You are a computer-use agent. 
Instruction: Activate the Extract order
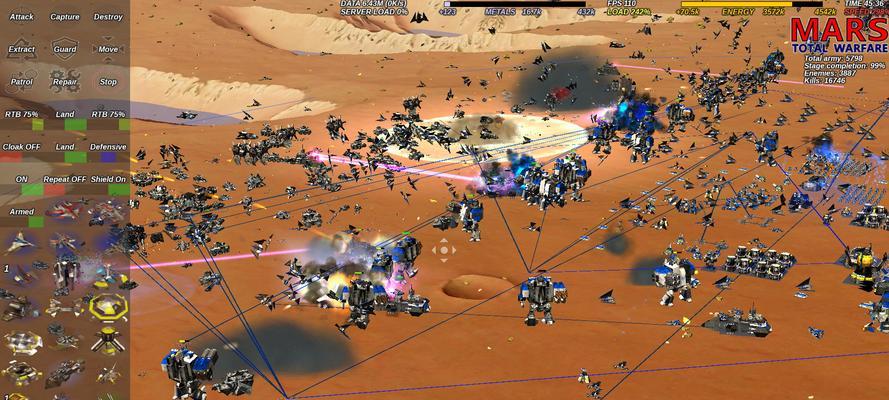pos(21,48)
